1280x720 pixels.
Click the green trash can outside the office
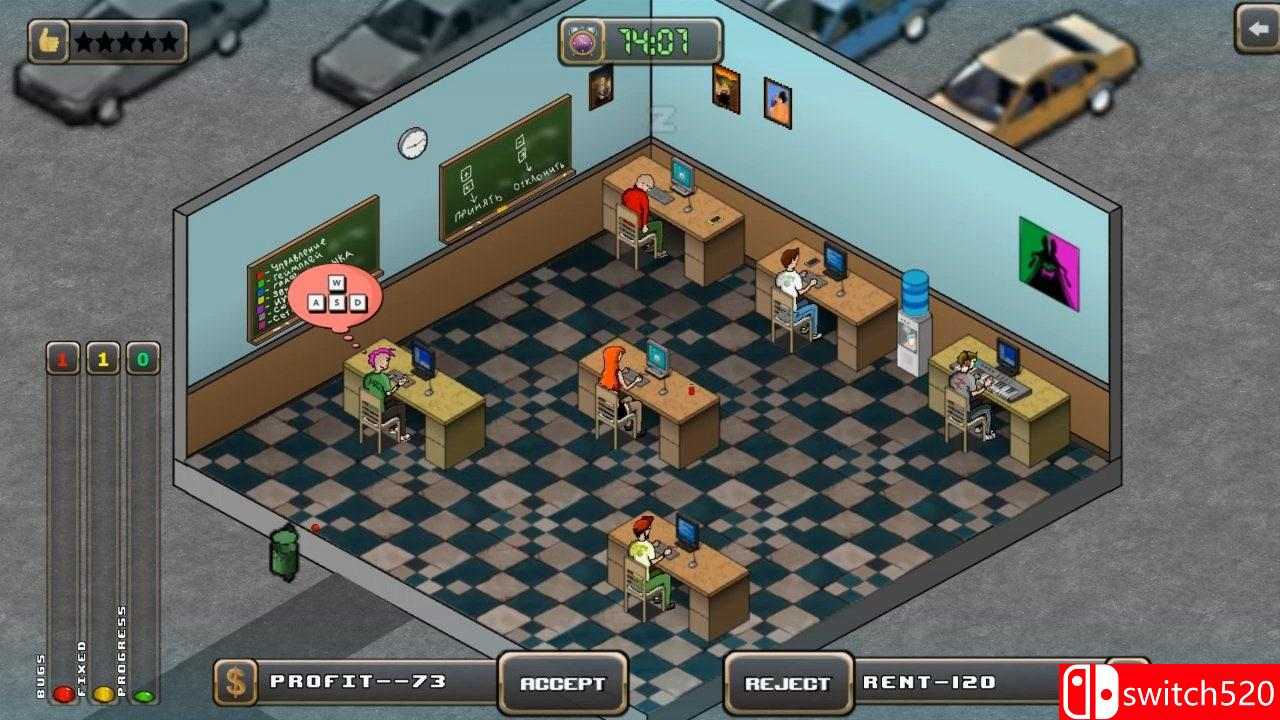point(283,553)
